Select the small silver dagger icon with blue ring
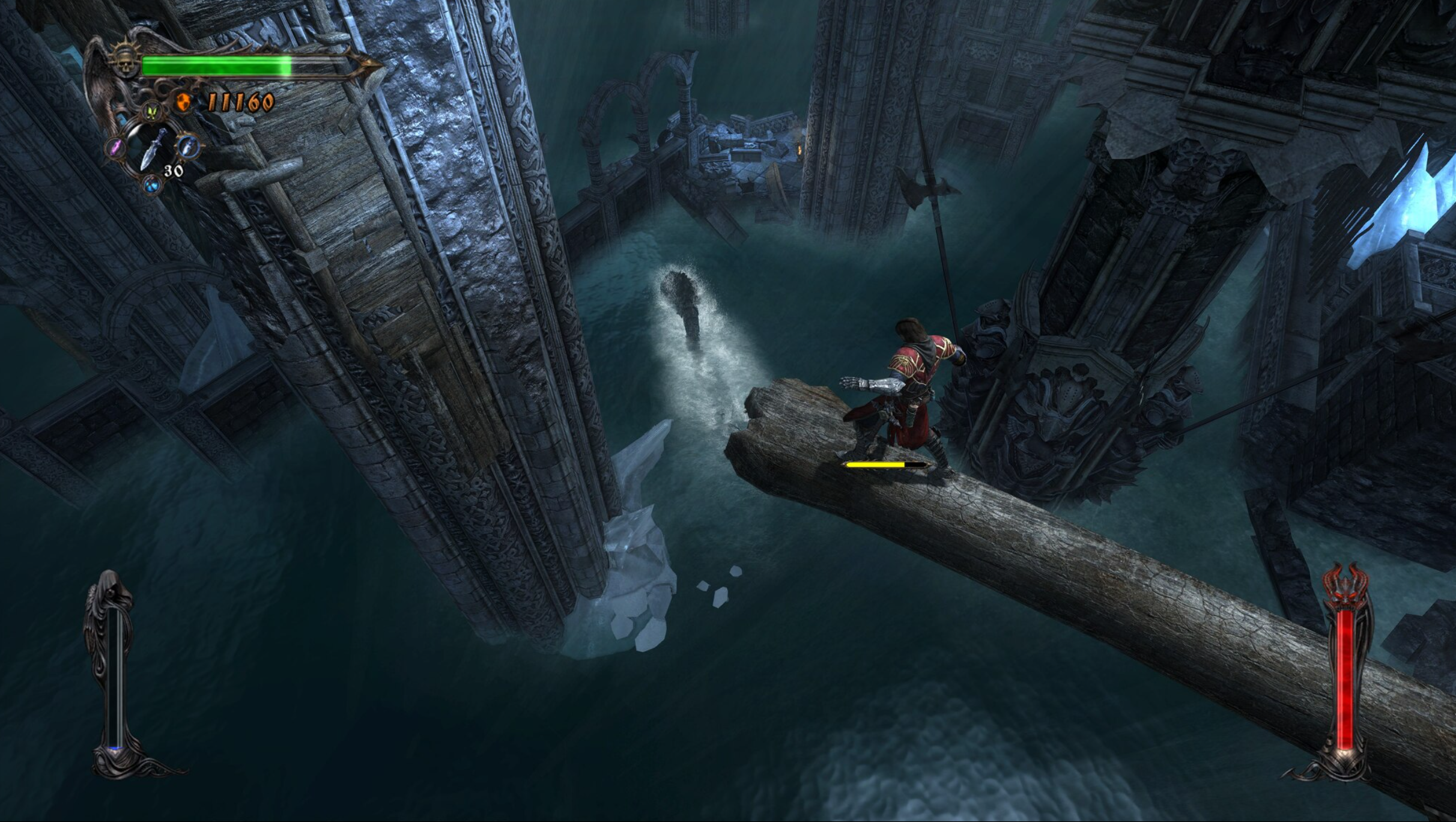The image size is (1456, 822). pyautogui.click(x=188, y=145)
